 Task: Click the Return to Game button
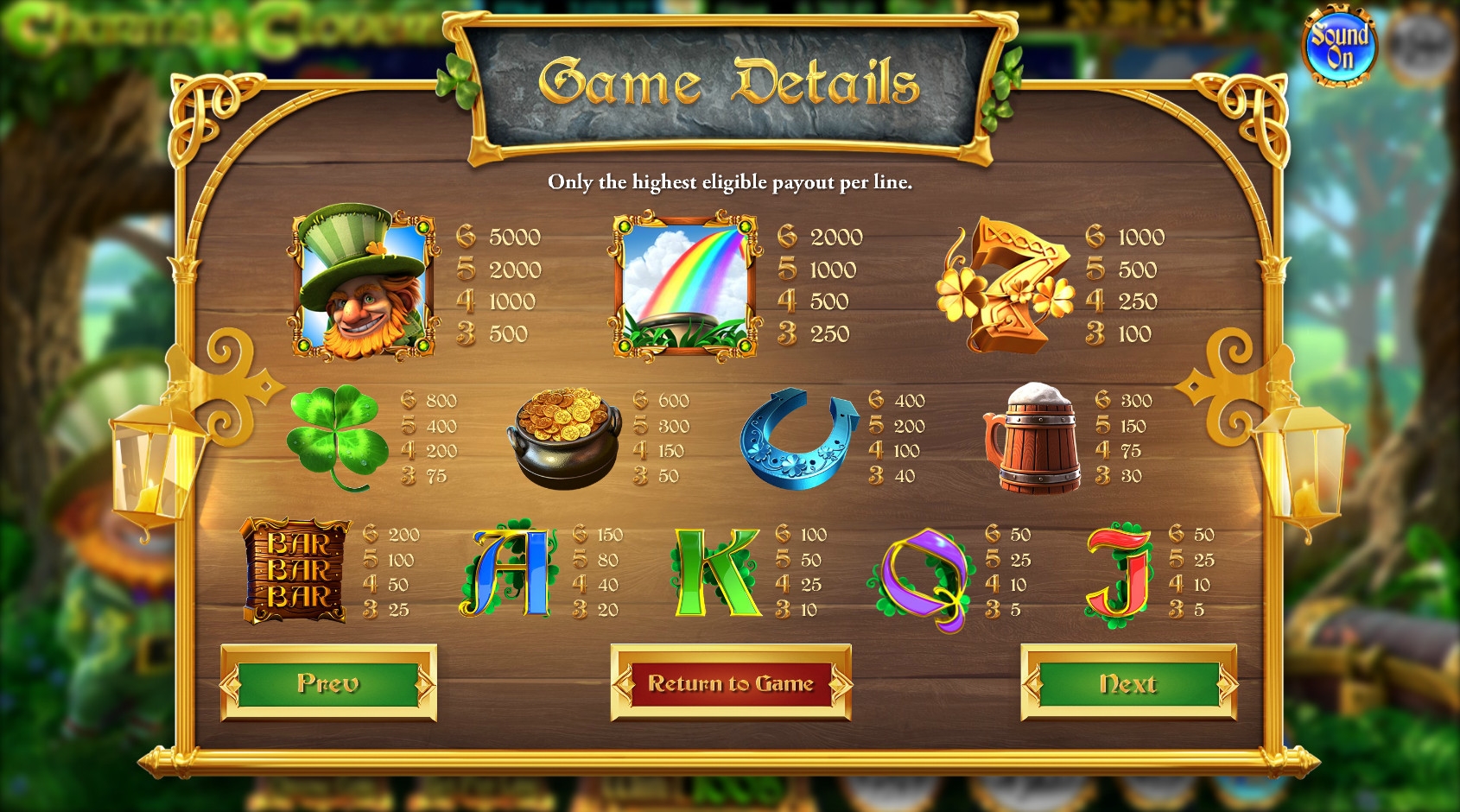point(731,683)
